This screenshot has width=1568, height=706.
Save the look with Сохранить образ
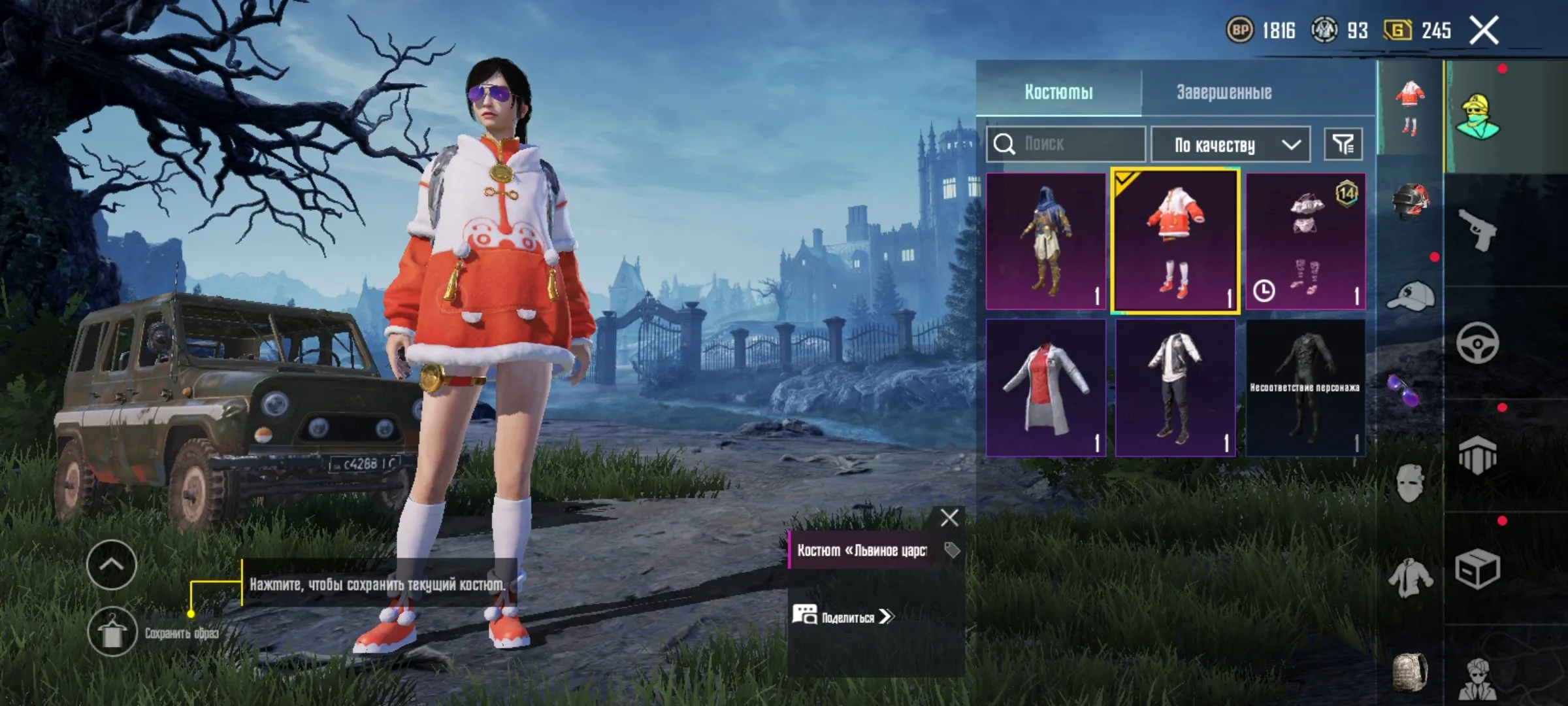(x=112, y=632)
